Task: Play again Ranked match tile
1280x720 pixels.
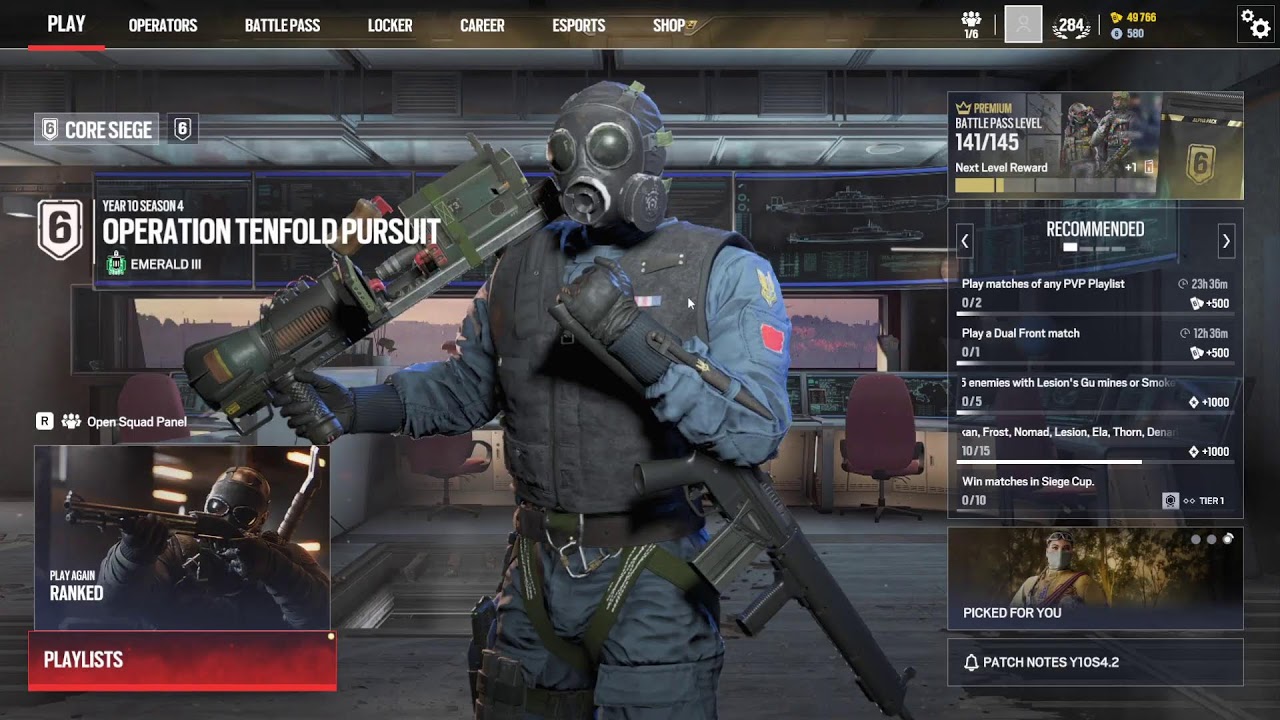Action: pos(182,537)
